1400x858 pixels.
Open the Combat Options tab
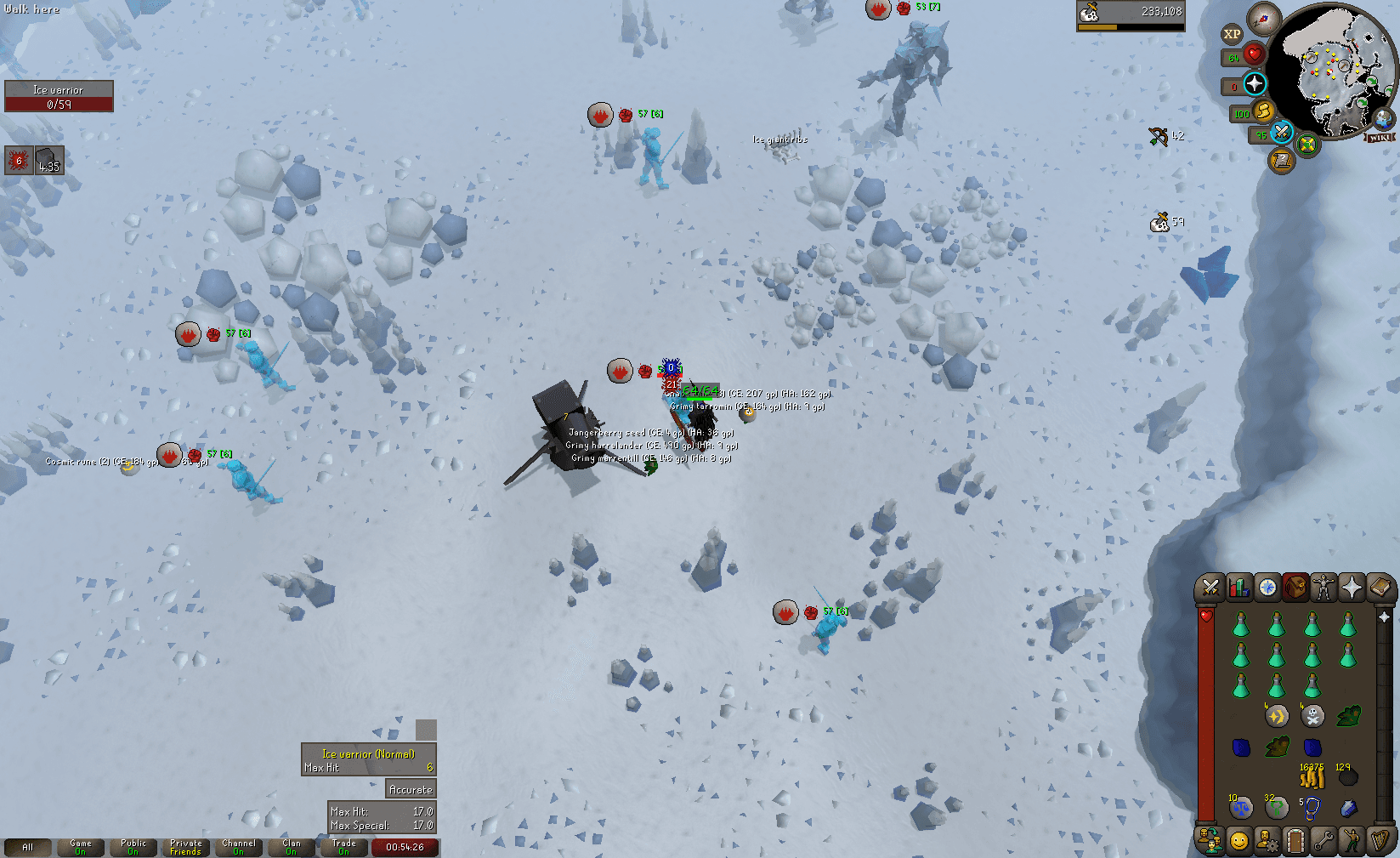coord(1210,586)
